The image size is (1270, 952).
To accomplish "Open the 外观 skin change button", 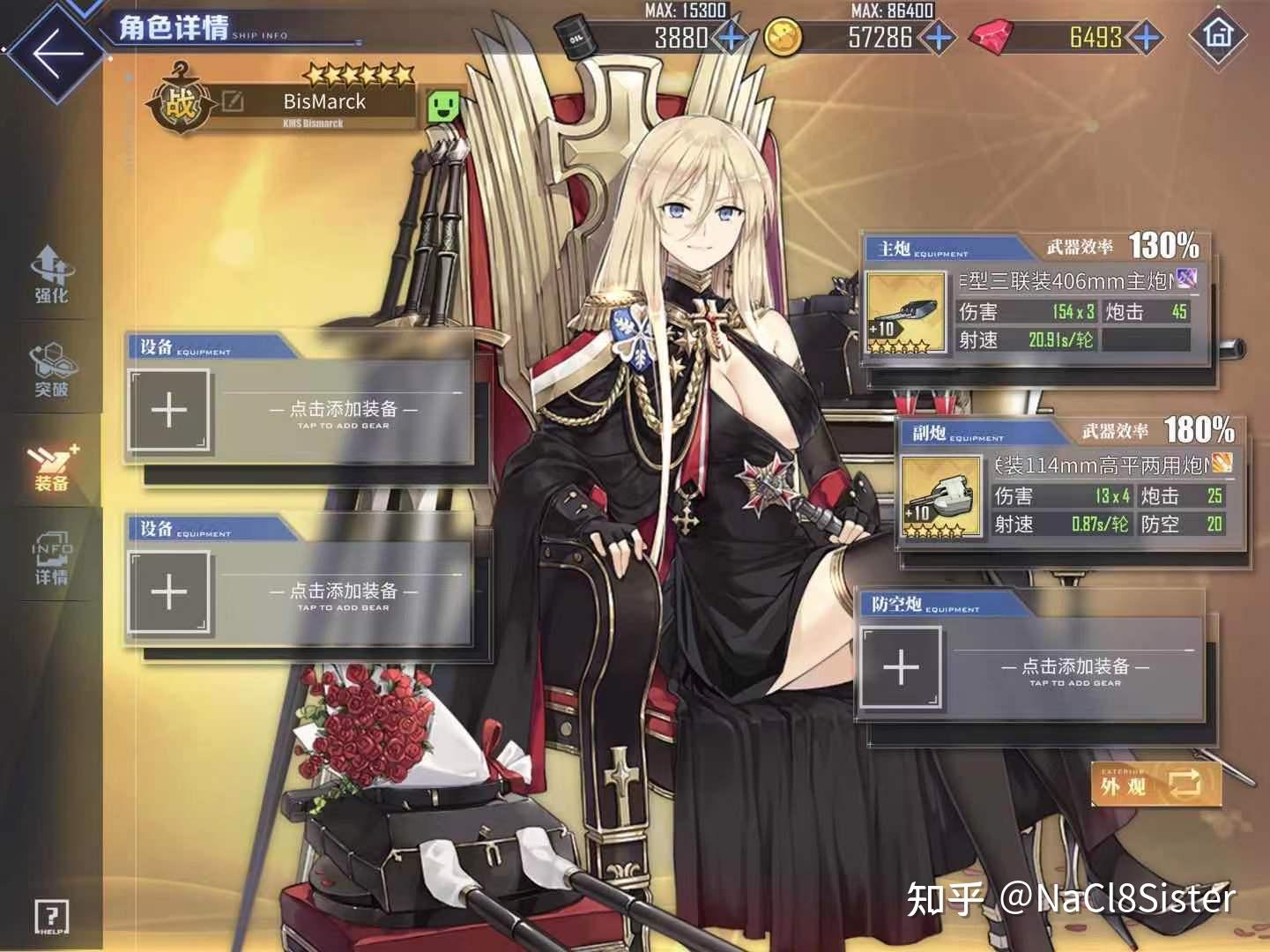I will (x=1156, y=784).
